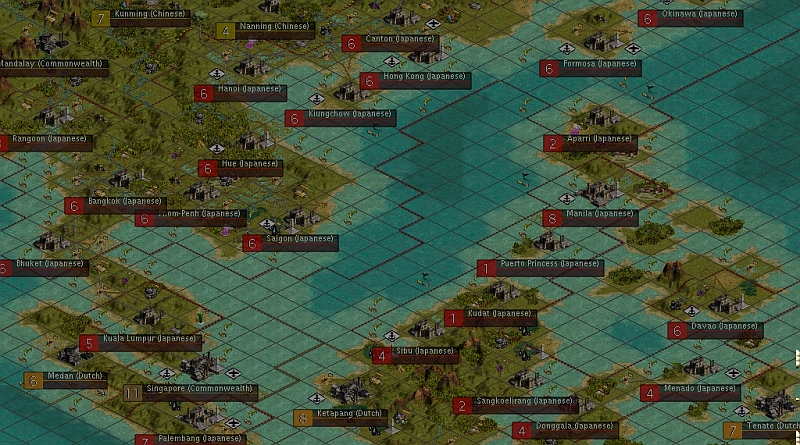Open the Hong Kong city banner
This screenshot has height=445, width=800.
tap(416, 80)
